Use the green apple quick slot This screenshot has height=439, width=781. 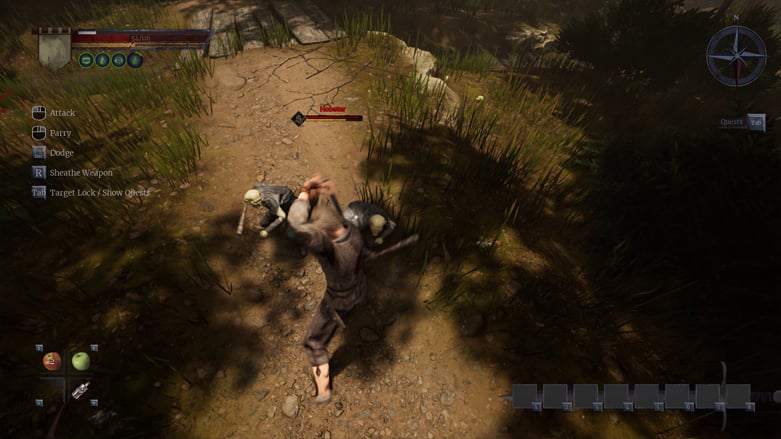[x=81, y=361]
